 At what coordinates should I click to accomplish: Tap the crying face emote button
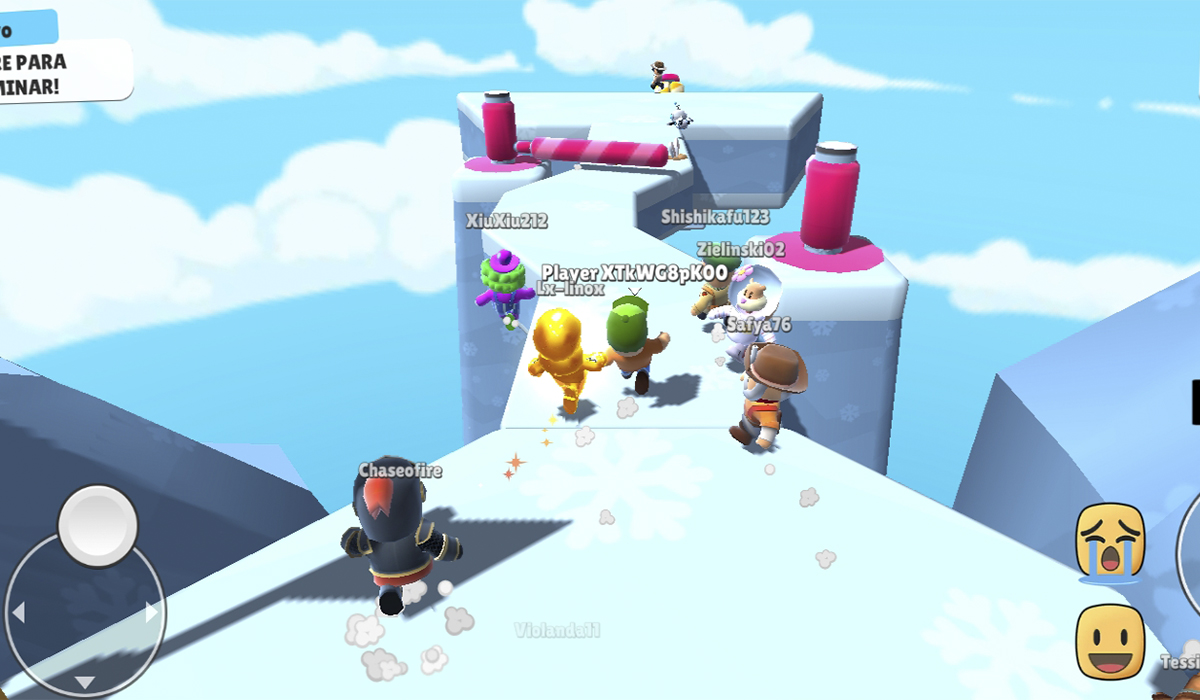(1110, 541)
